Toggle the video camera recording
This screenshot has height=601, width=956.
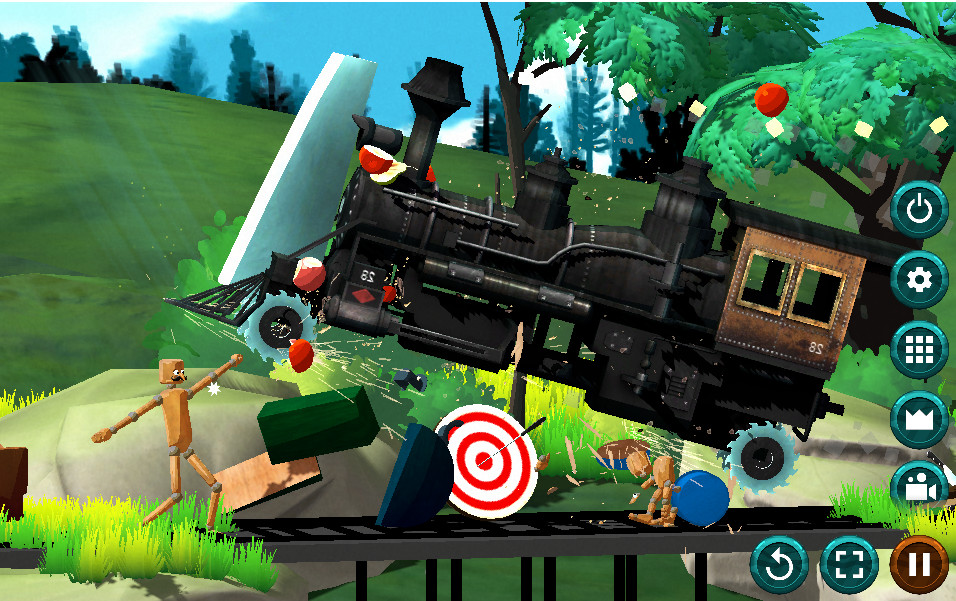[919, 488]
